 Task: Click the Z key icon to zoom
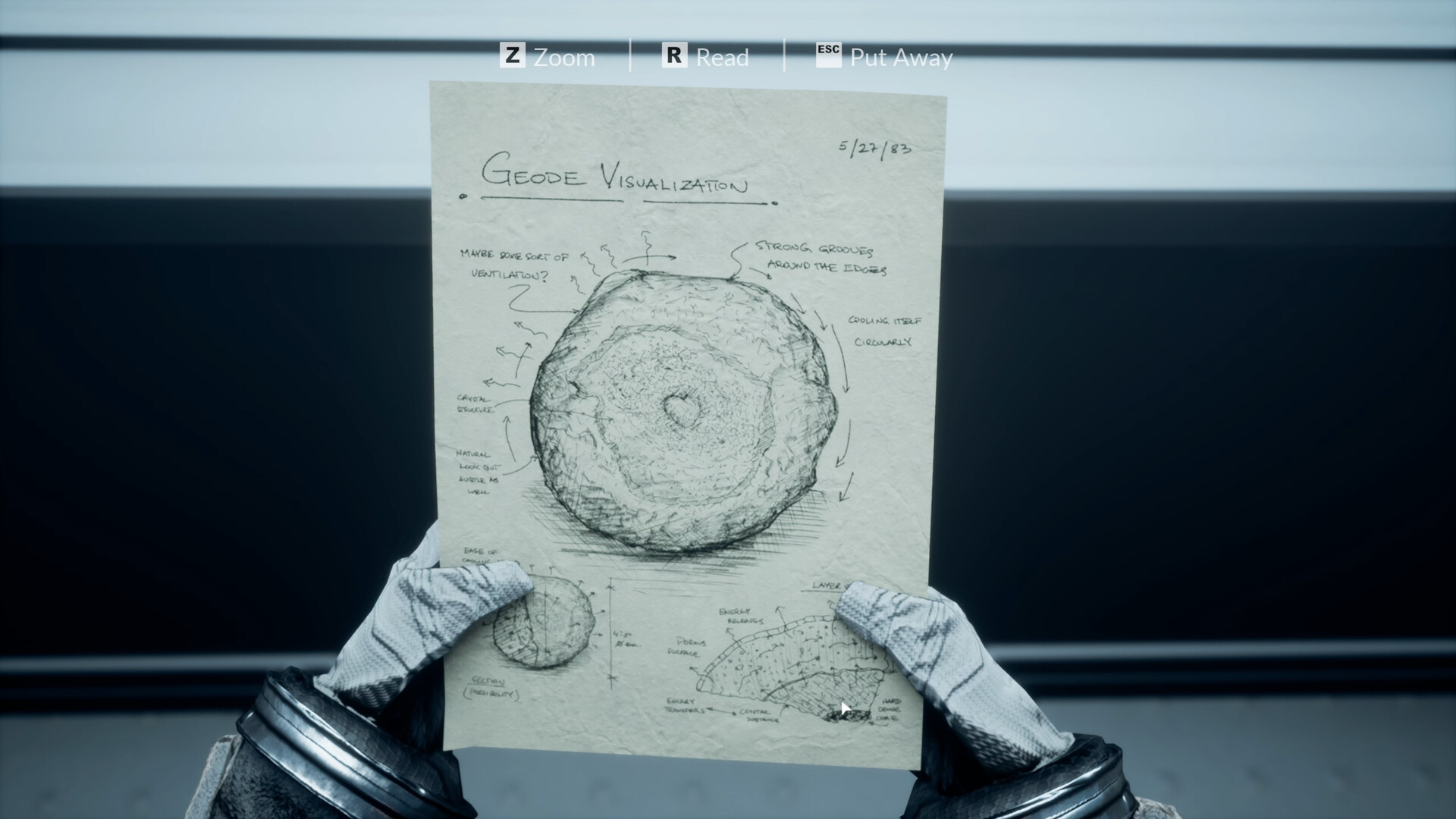(515, 55)
